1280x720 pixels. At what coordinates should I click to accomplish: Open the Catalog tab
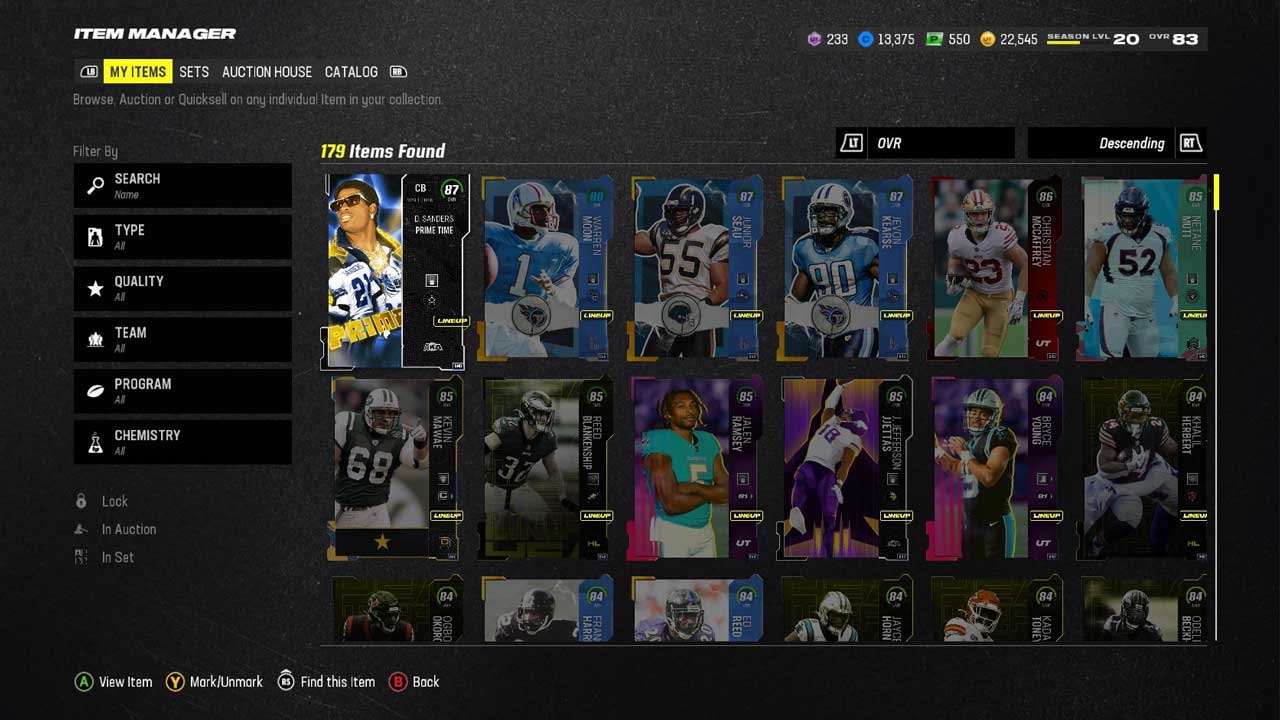[351, 72]
